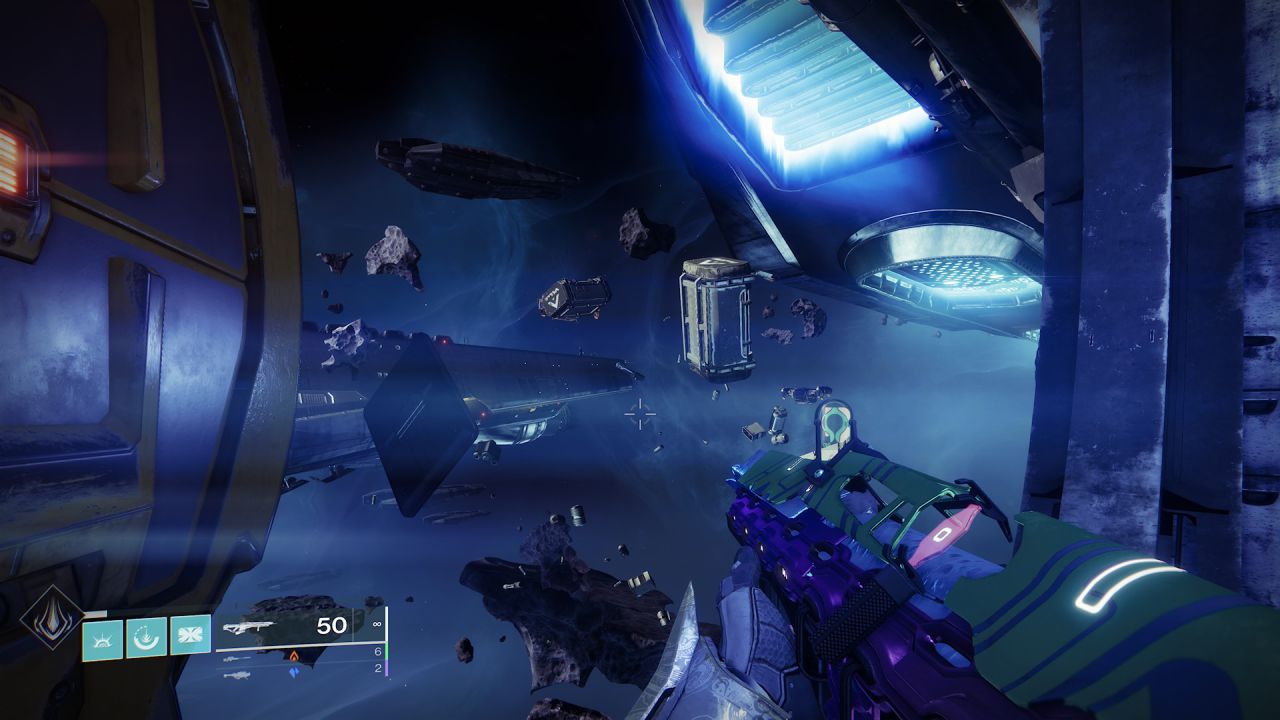The height and width of the screenshot is (720, 1280).
Task: Click the green special ammo bar
Action: [x=386, y=651]
